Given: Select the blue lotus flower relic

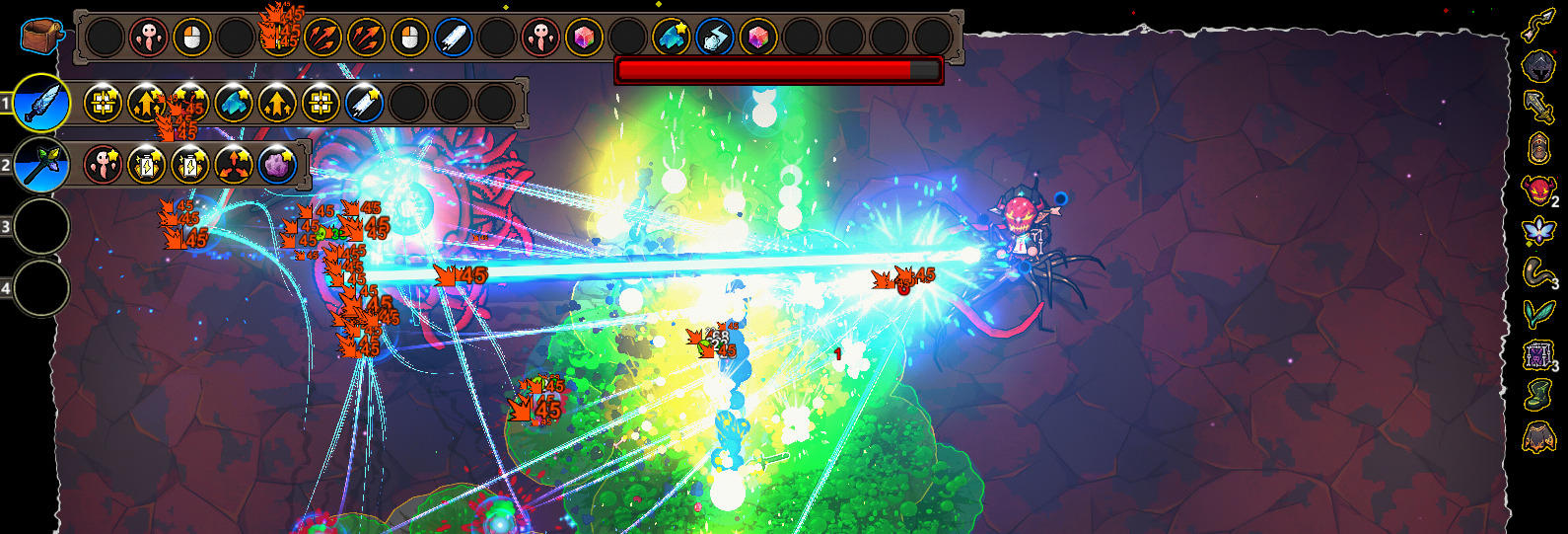Looking at the screenshot, I should point(1538,231).
